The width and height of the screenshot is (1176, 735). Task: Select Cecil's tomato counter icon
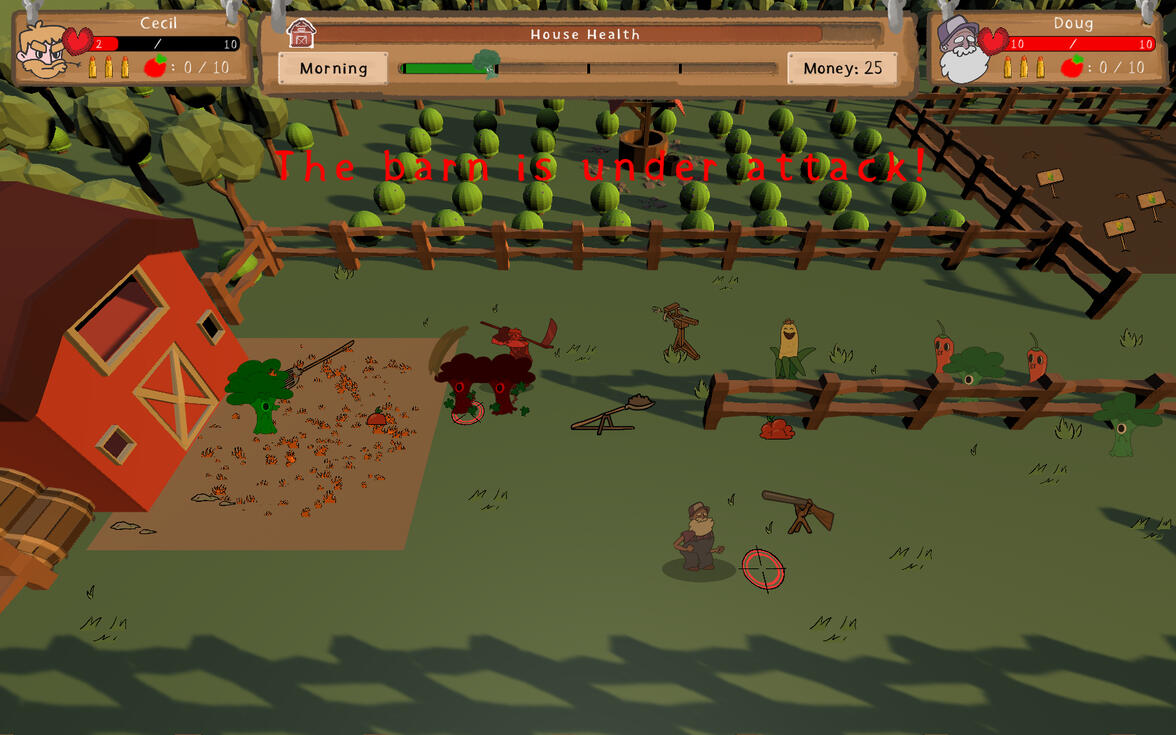pyautogui.click(x=154, y=68)
